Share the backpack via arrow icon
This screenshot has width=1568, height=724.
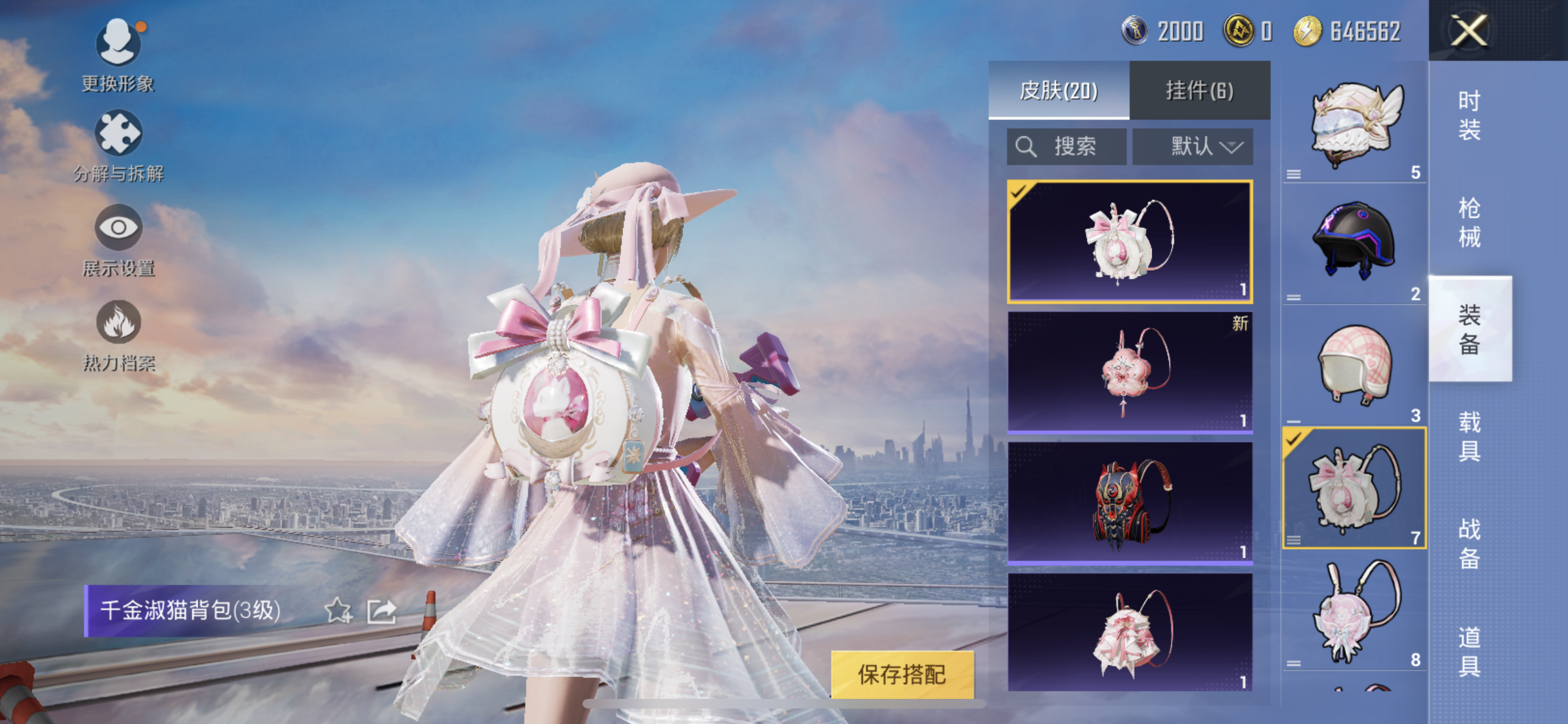point(382,611)
